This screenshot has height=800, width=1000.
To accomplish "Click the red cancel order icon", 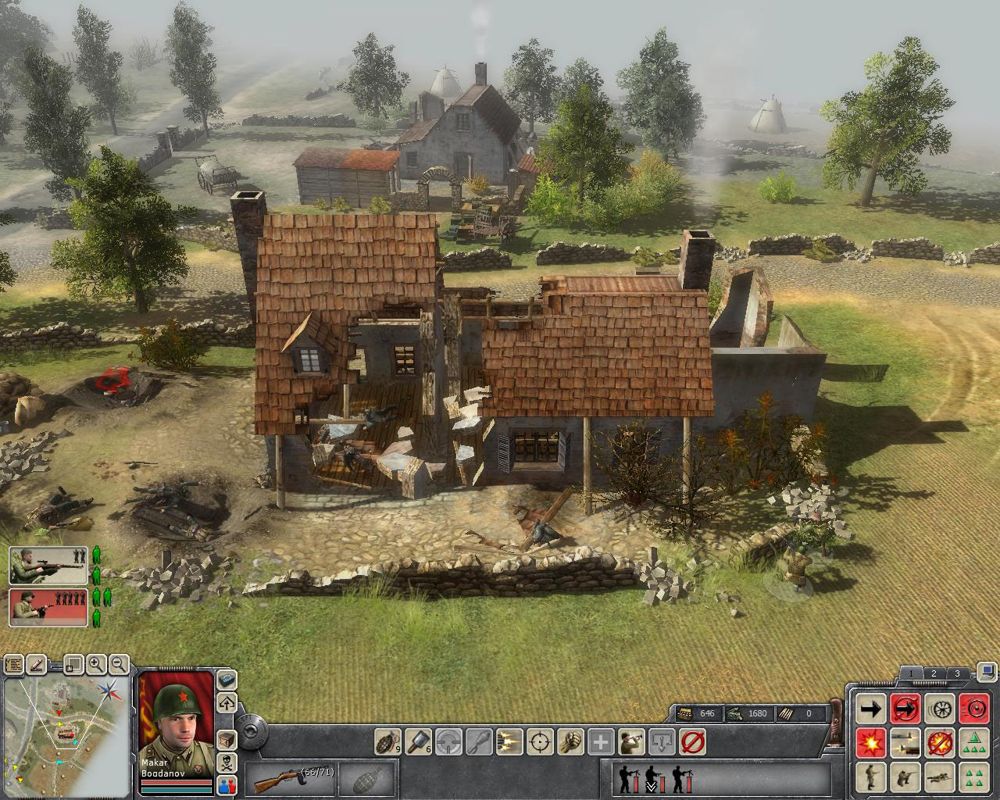I will 692,742.
